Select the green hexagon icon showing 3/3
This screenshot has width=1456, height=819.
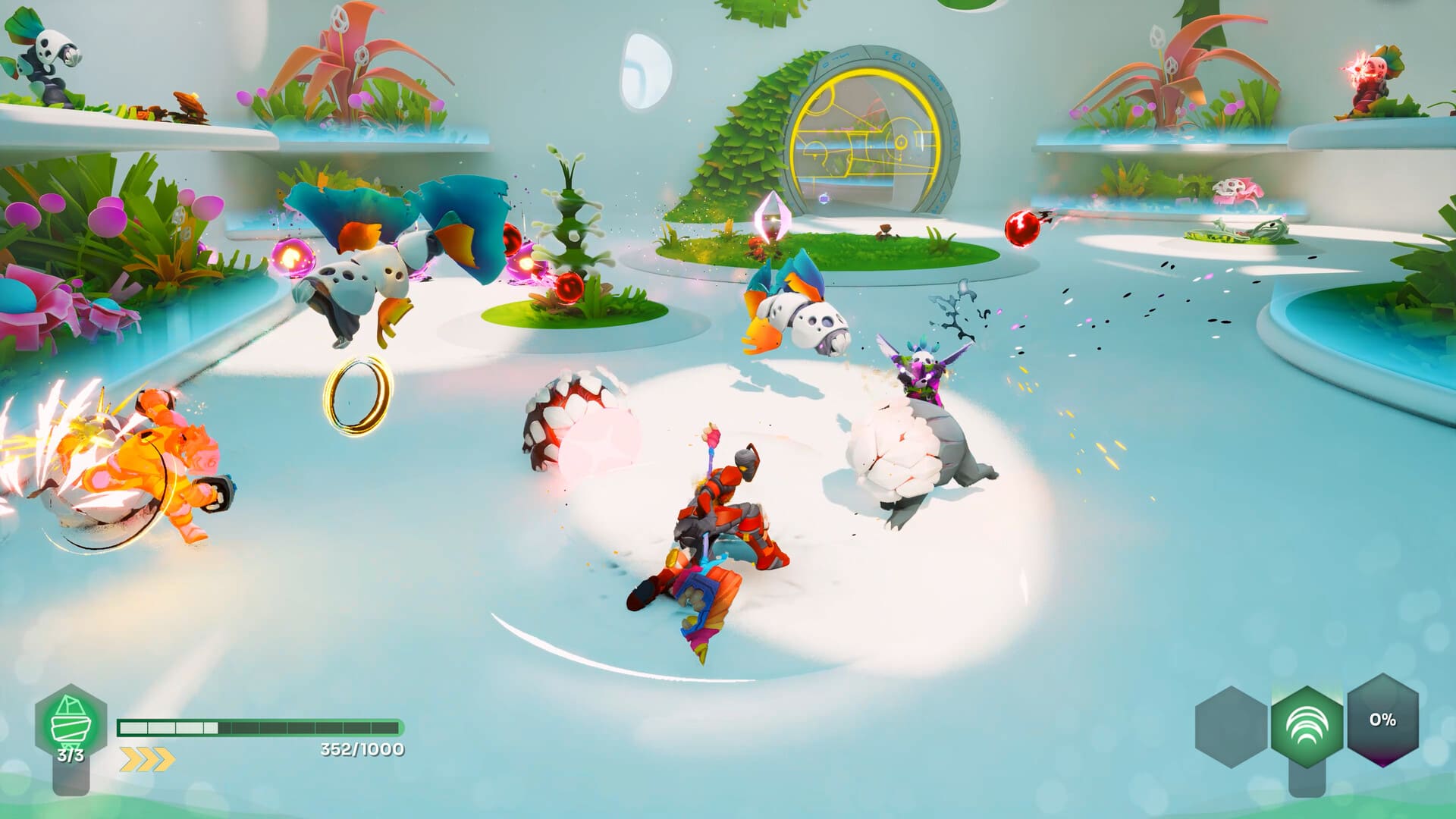point(71,724)
